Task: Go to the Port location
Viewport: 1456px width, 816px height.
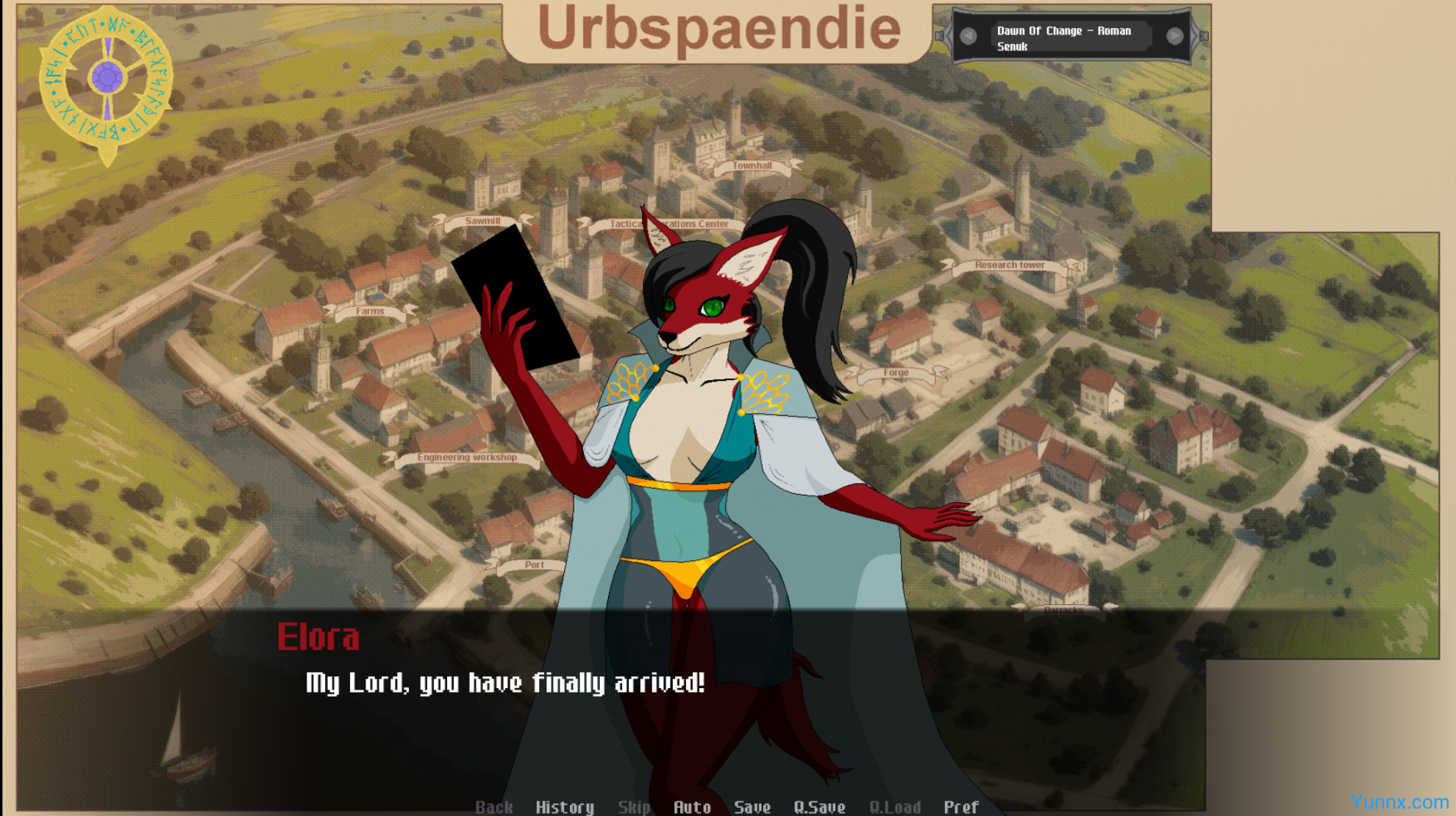Action: 534,565
